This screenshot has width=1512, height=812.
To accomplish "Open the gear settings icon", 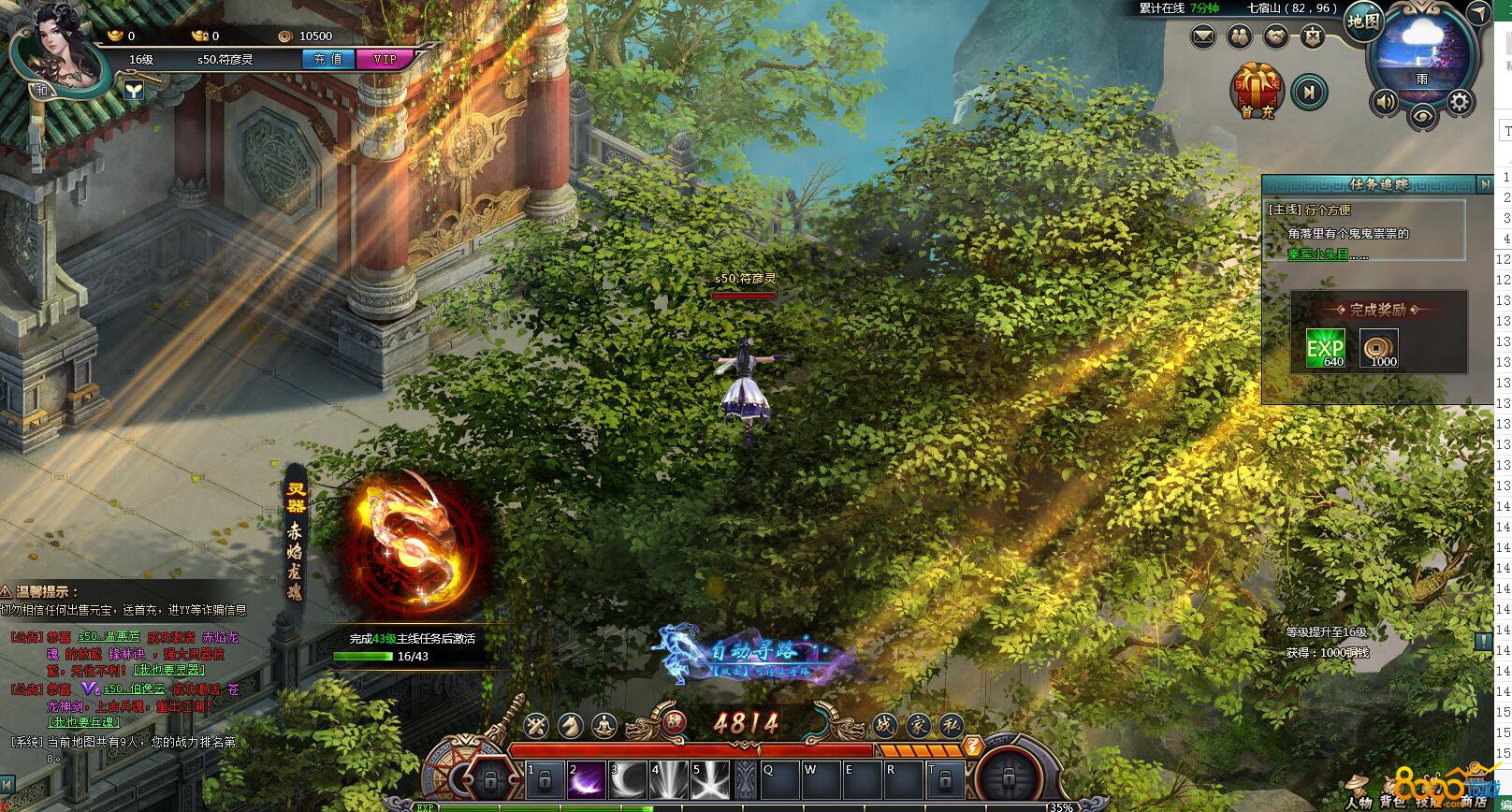I will (1459, 100).
